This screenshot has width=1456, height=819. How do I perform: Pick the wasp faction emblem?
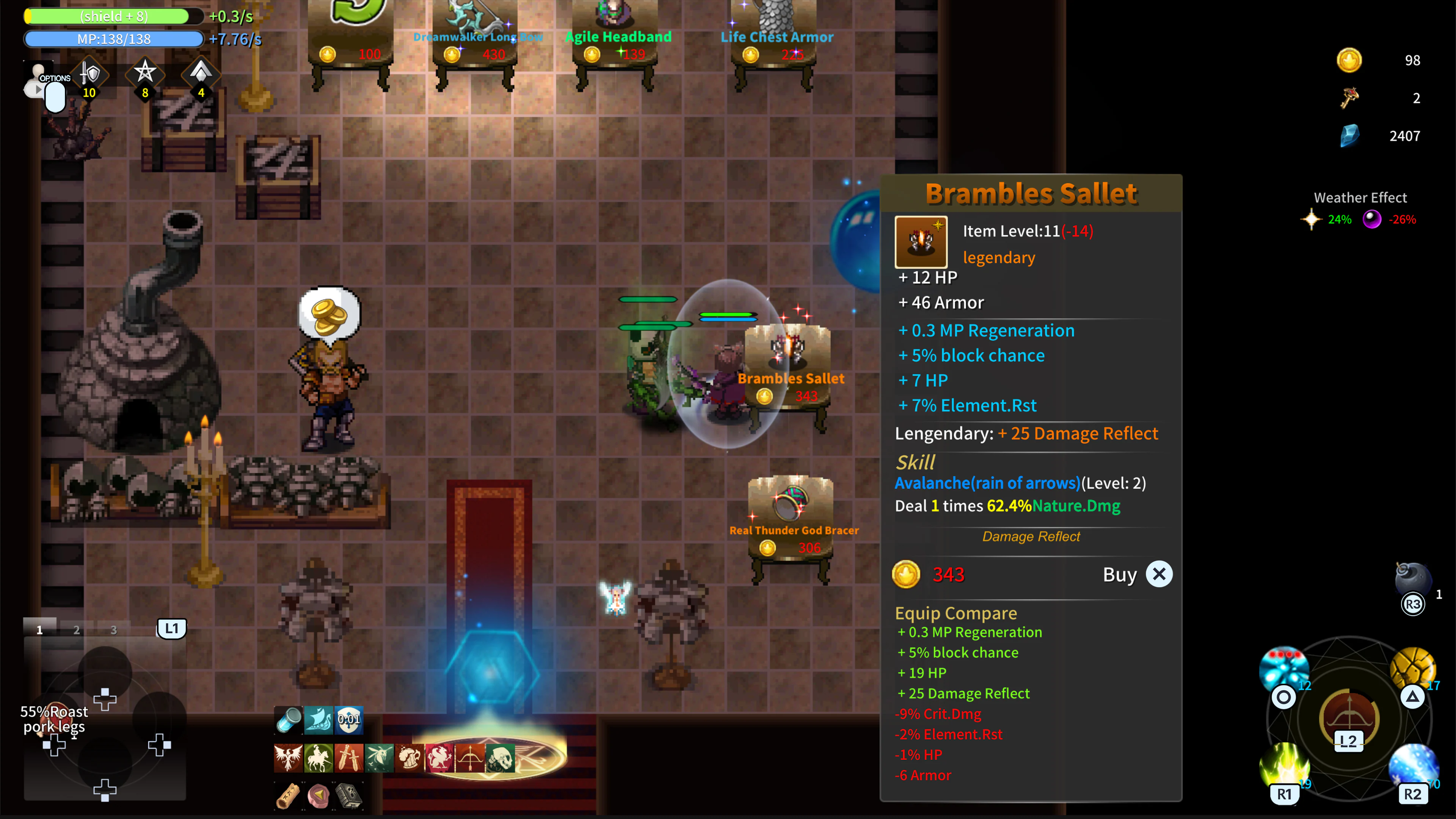379,759
